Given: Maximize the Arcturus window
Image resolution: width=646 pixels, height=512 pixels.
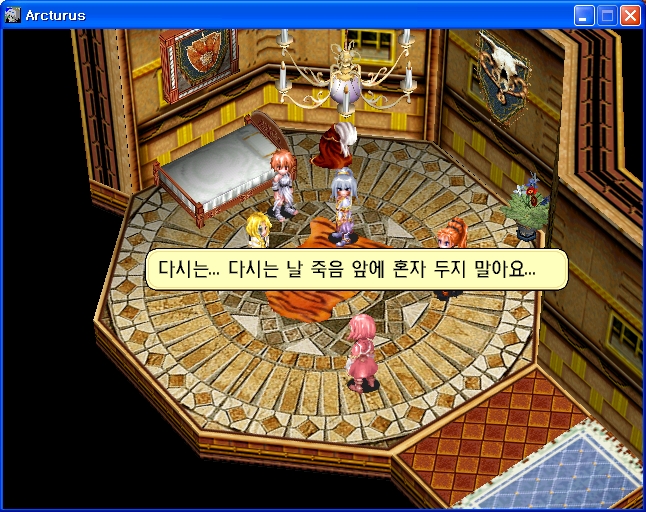Looking at the screenshot, I should pyautogui.click(x=607, y=15).
